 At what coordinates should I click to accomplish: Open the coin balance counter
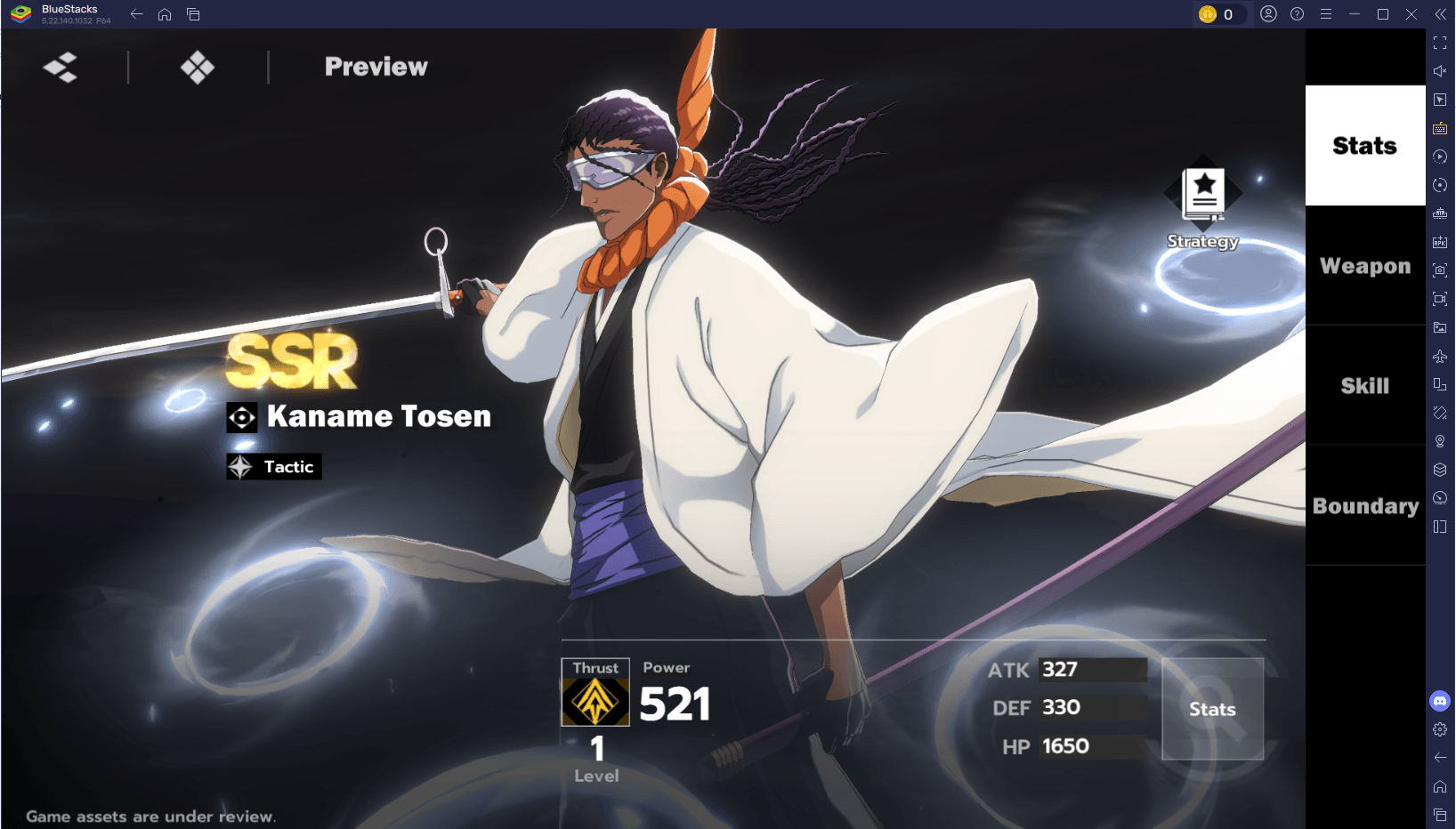click(x=1219, y=14)
